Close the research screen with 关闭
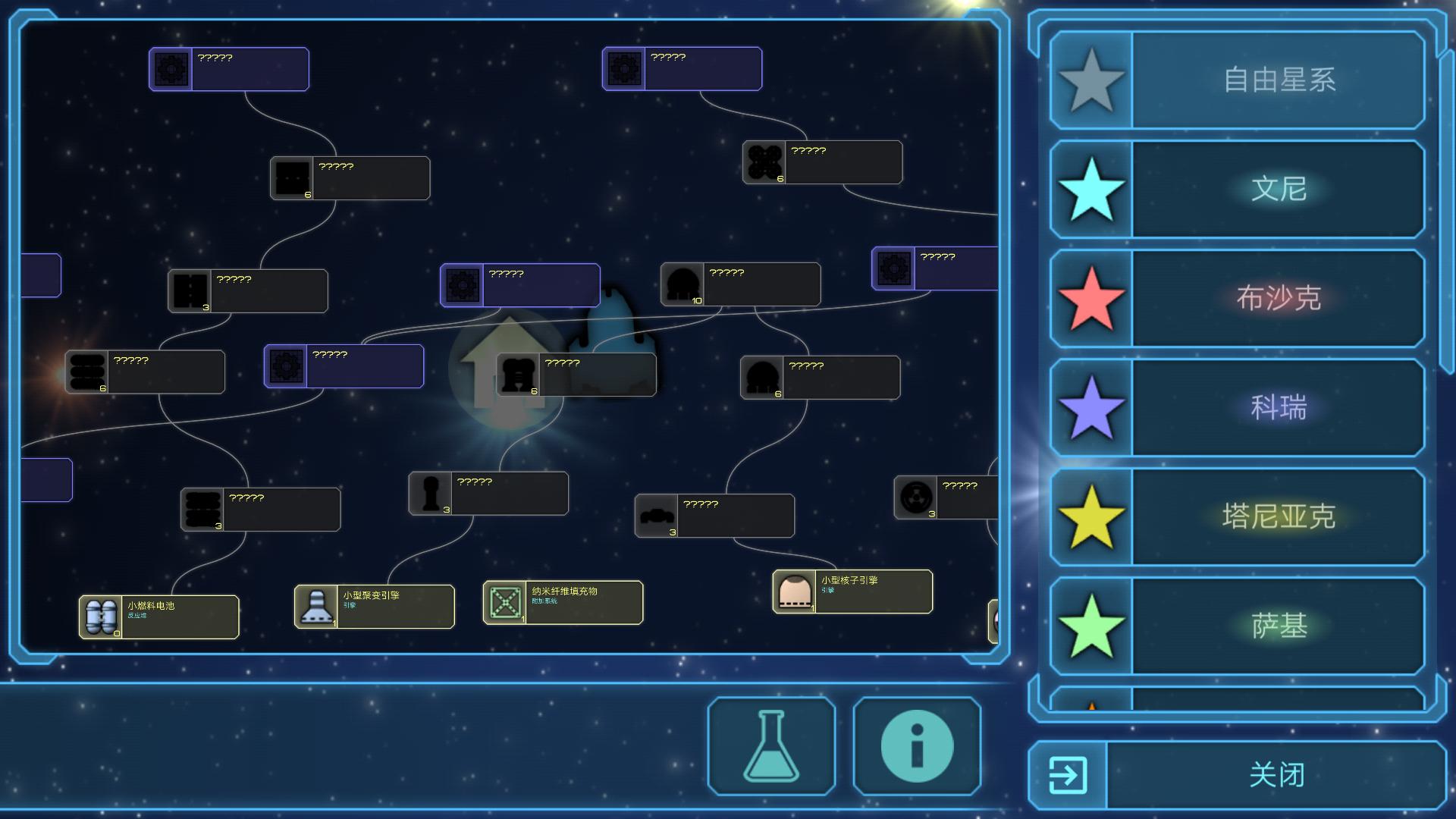The height and width of the screenshot is (819, 1456). [1238, 775]
